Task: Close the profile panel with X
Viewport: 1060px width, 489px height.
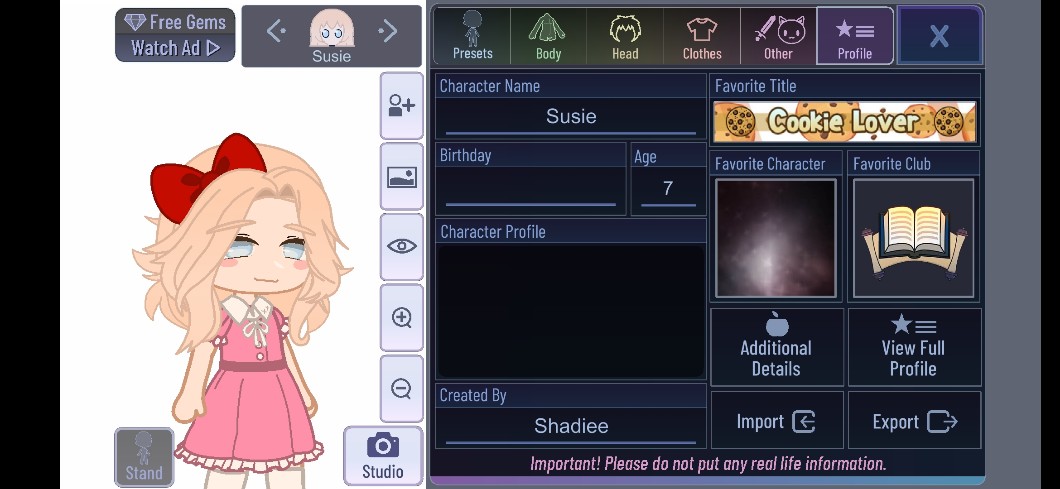Action: tap(939, 36)
